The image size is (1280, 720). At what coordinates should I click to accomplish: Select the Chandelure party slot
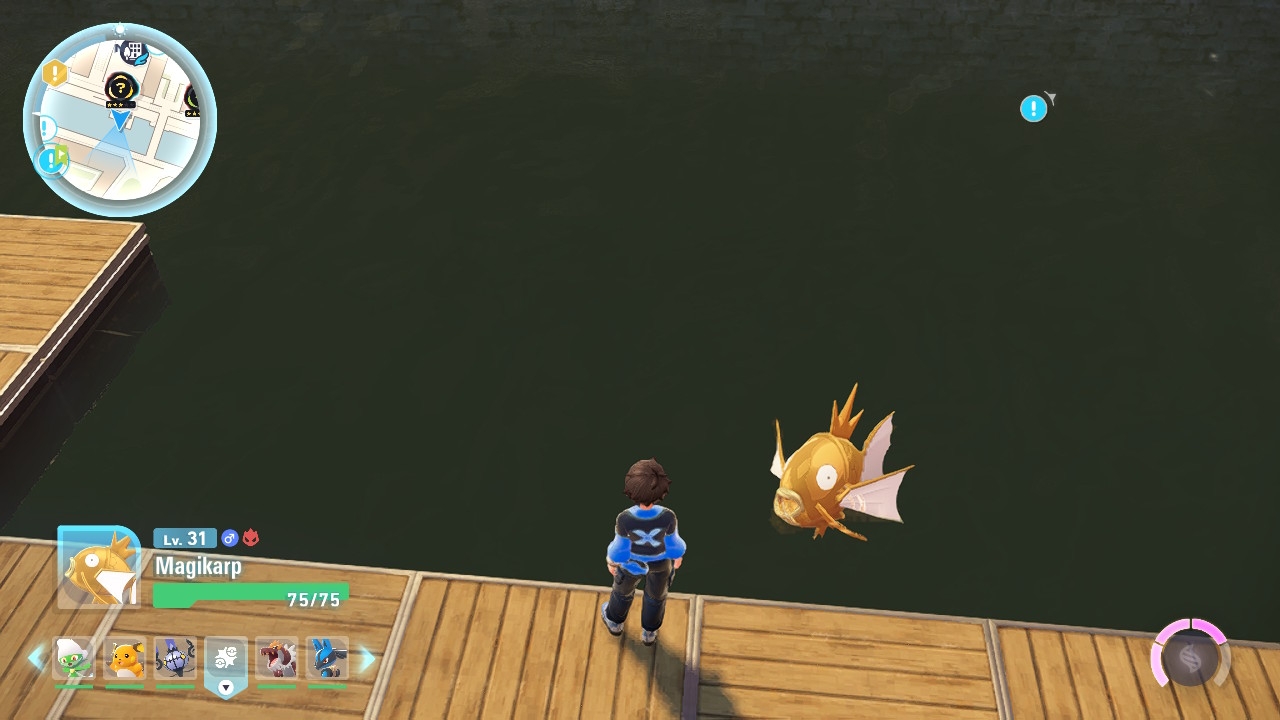175,659
